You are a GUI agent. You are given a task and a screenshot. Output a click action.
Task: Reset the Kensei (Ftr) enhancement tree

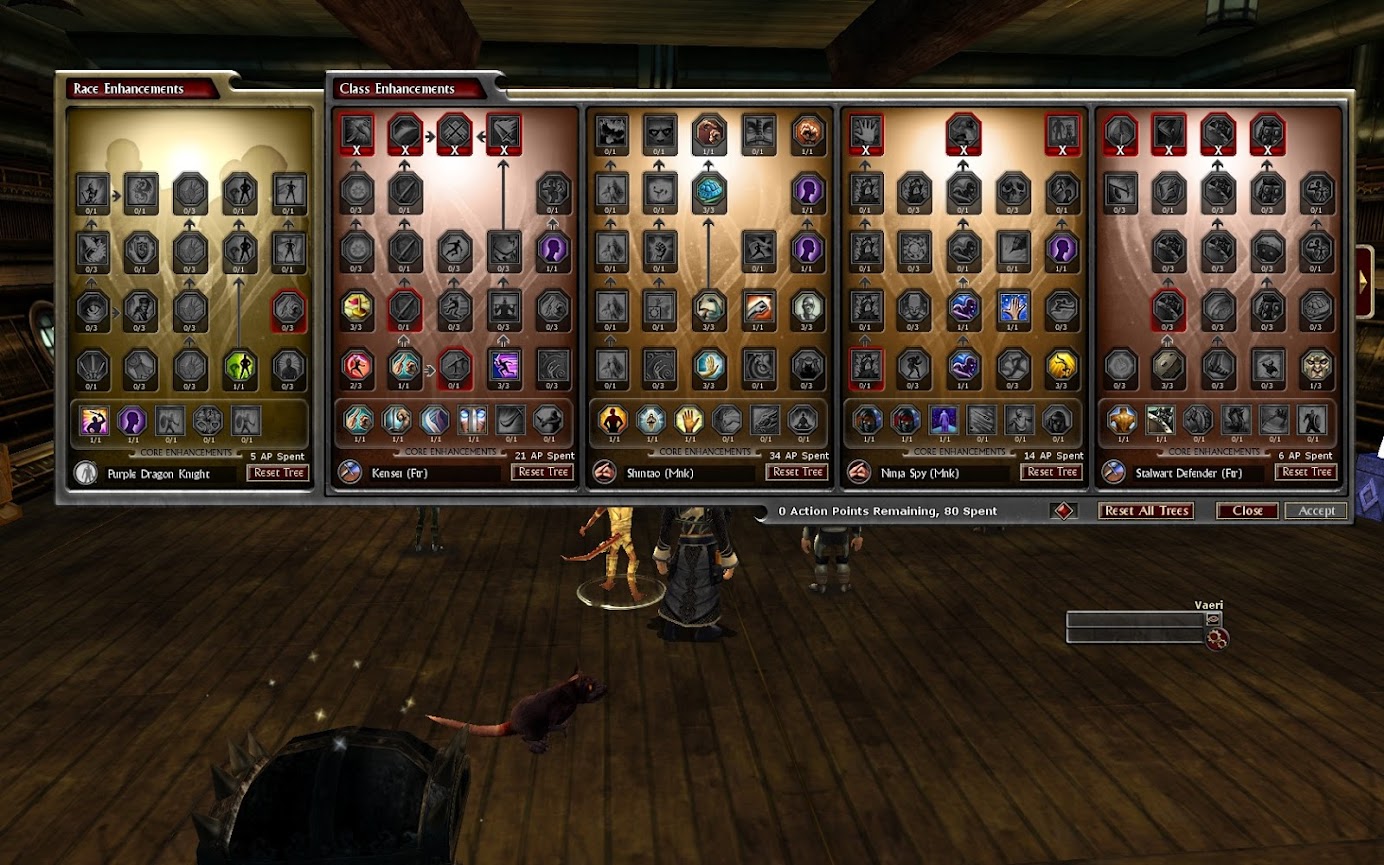(x=543, y=472)
